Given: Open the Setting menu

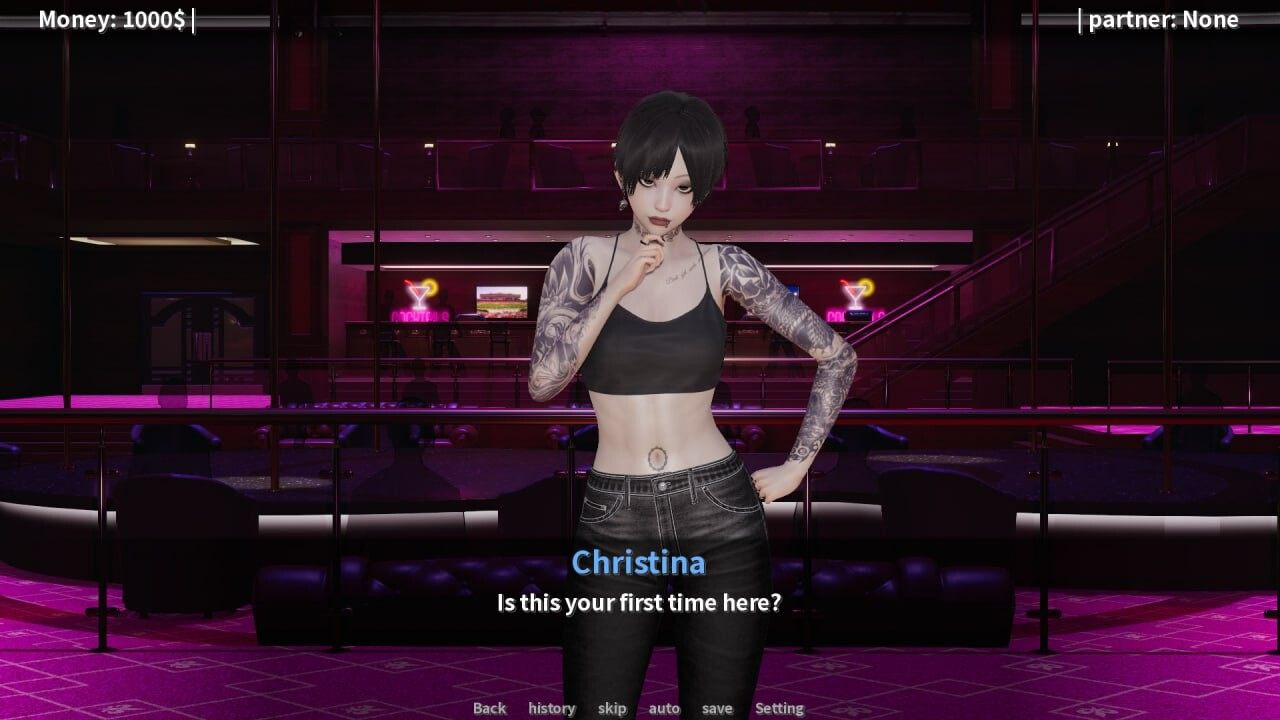Looking at the screenshot, I should [x=779, y=708].
